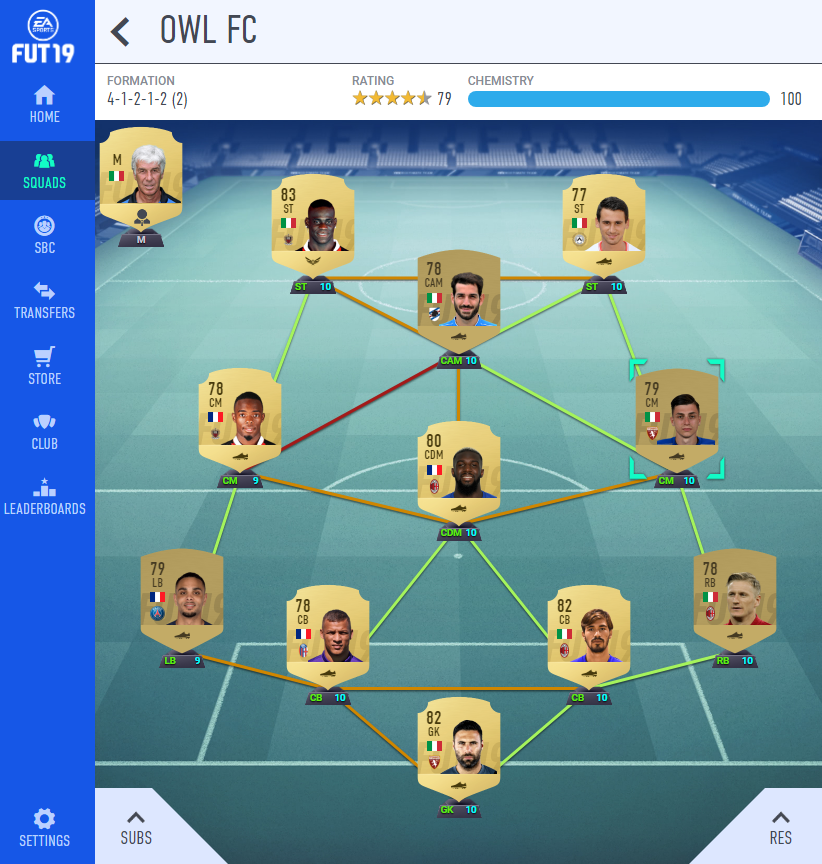
Task: Go back with the arrow beside OWL FC
Action: (x=121, y=32)
